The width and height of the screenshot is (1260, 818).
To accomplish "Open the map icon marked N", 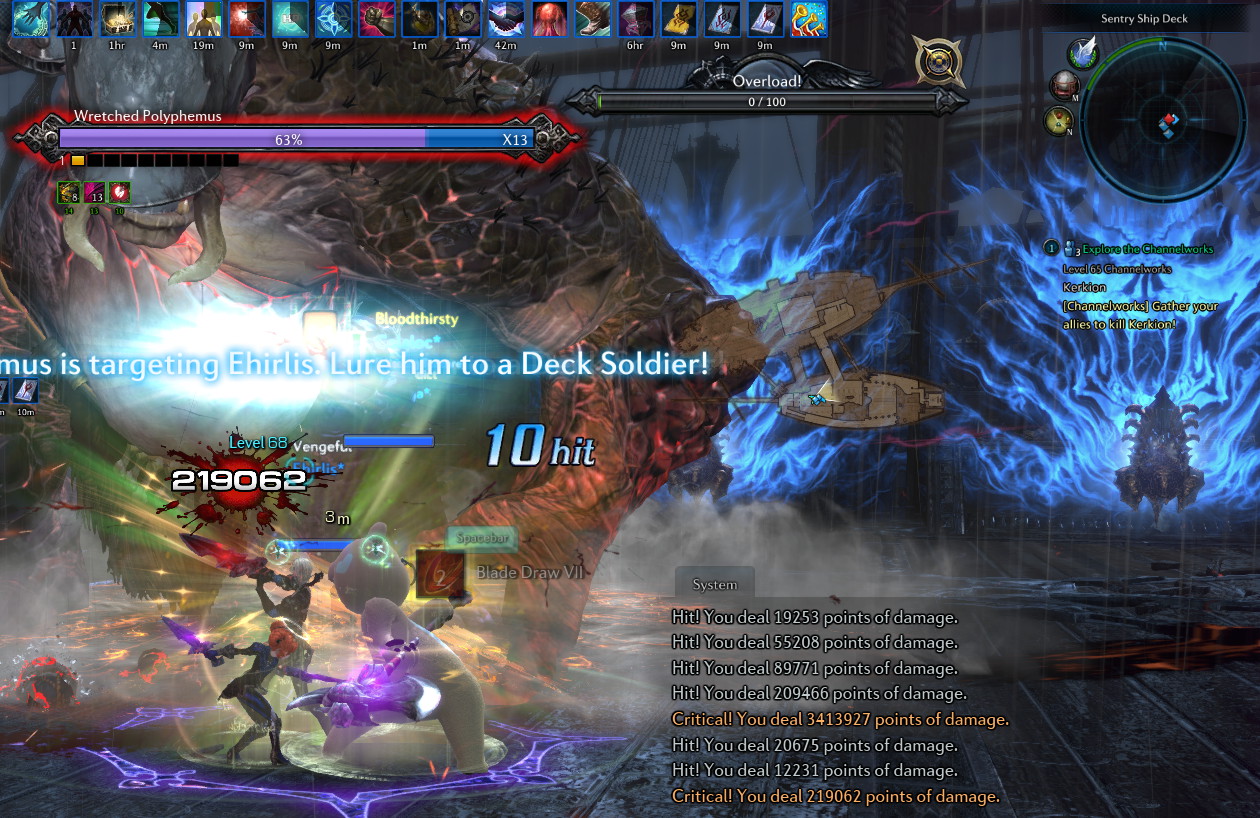I will 1058,121.
